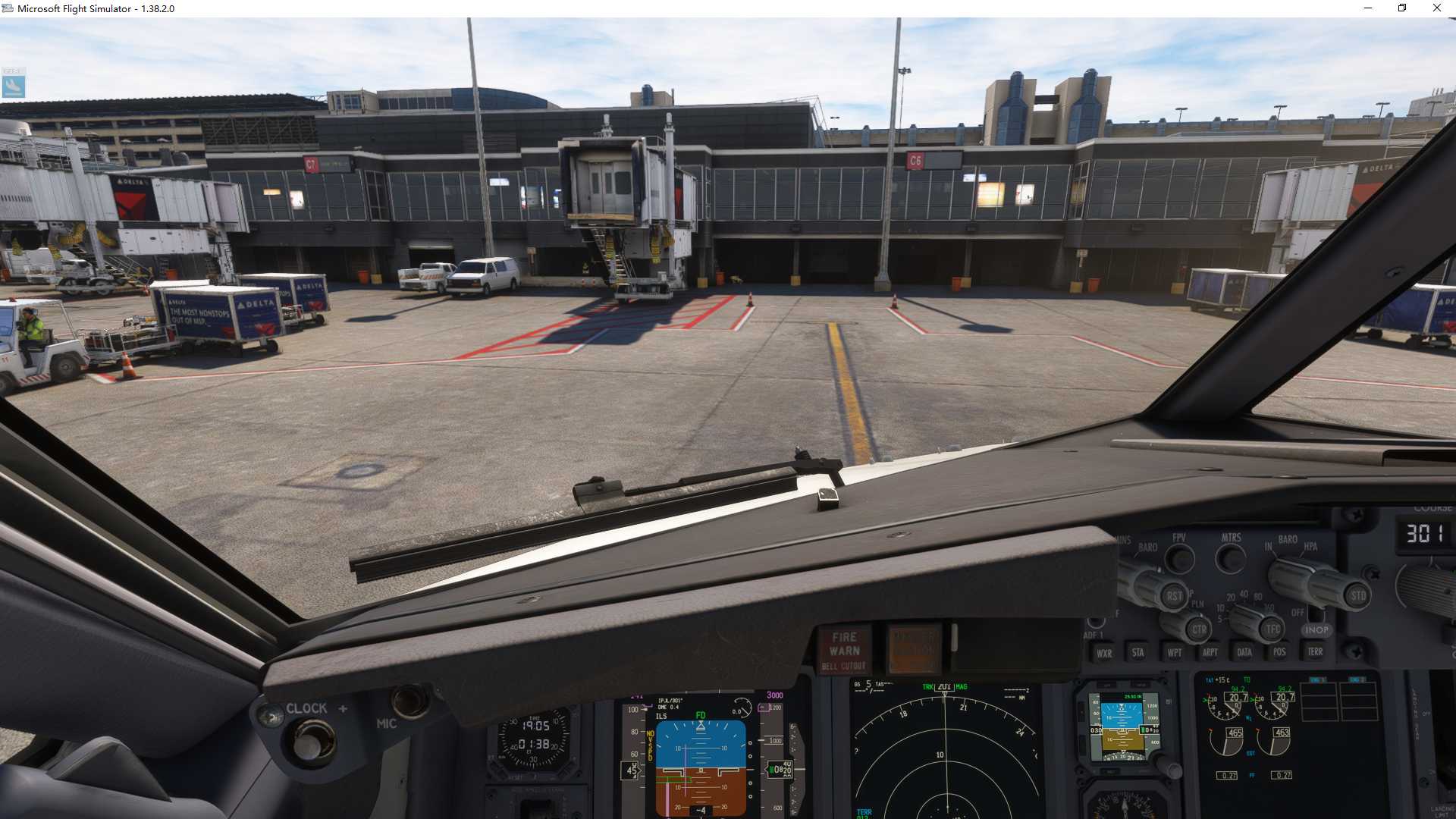
Task: Toggle the WXR weather radar button
Action: coord(1104,653)
